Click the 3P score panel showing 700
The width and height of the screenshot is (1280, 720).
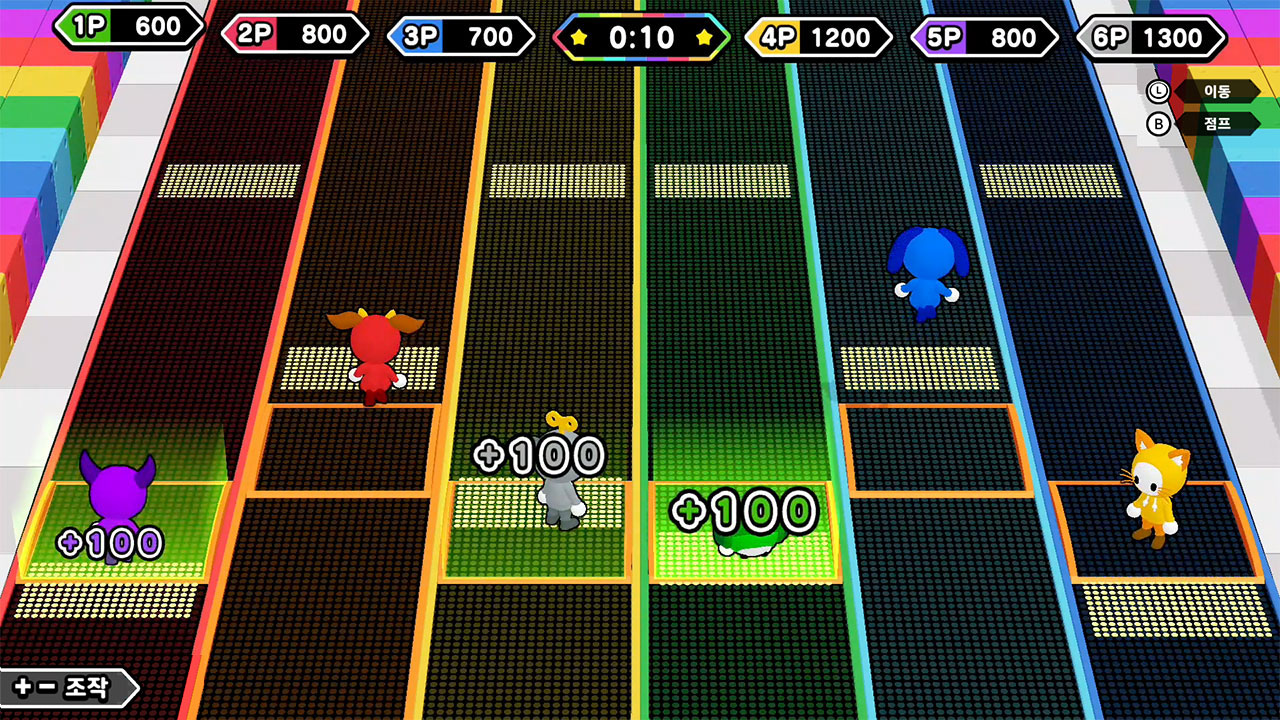[462, 34]
